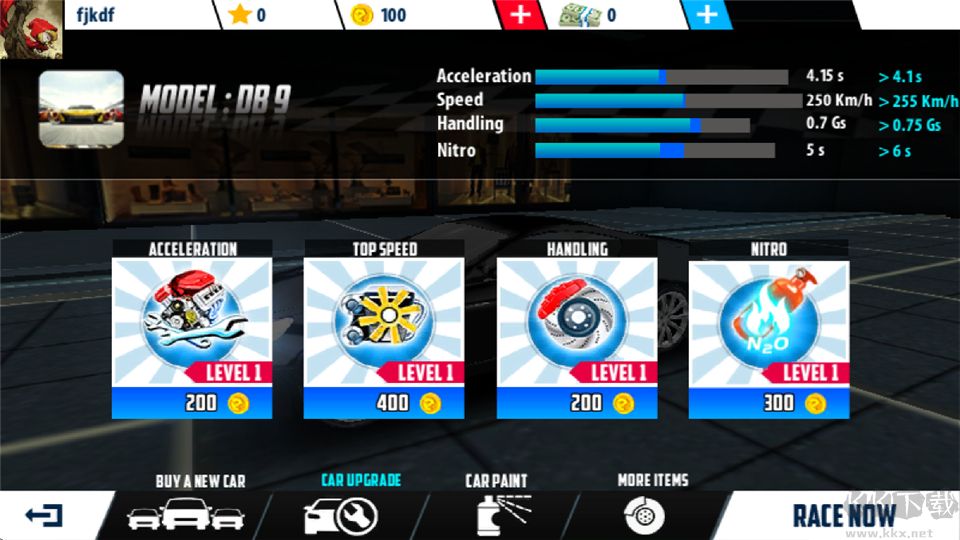Upgrade the Acceleration engine card
Viewport: 960px width, 540px height.
point(193,330)
